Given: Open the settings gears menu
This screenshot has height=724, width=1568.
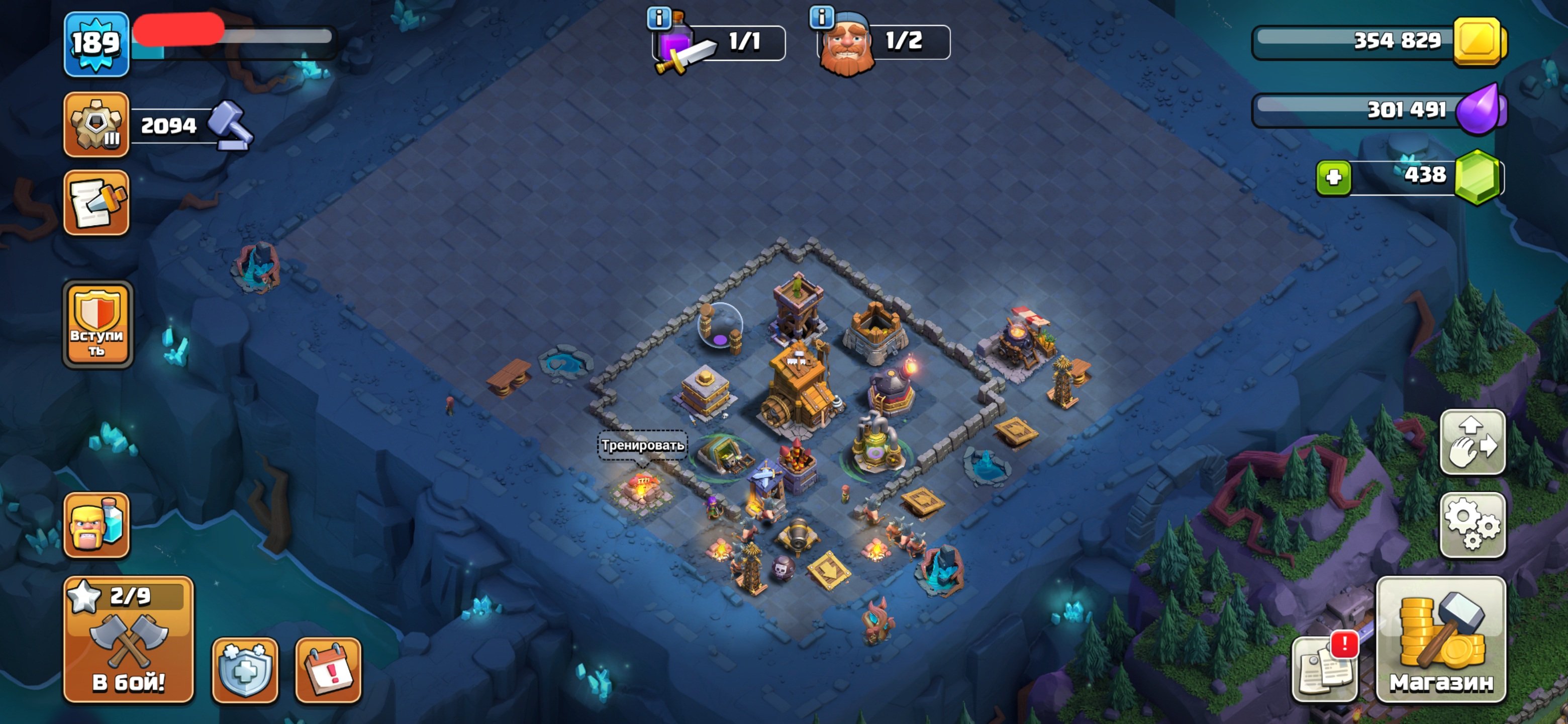Looking at the screenshot, I should click(x=1472, y=524).
